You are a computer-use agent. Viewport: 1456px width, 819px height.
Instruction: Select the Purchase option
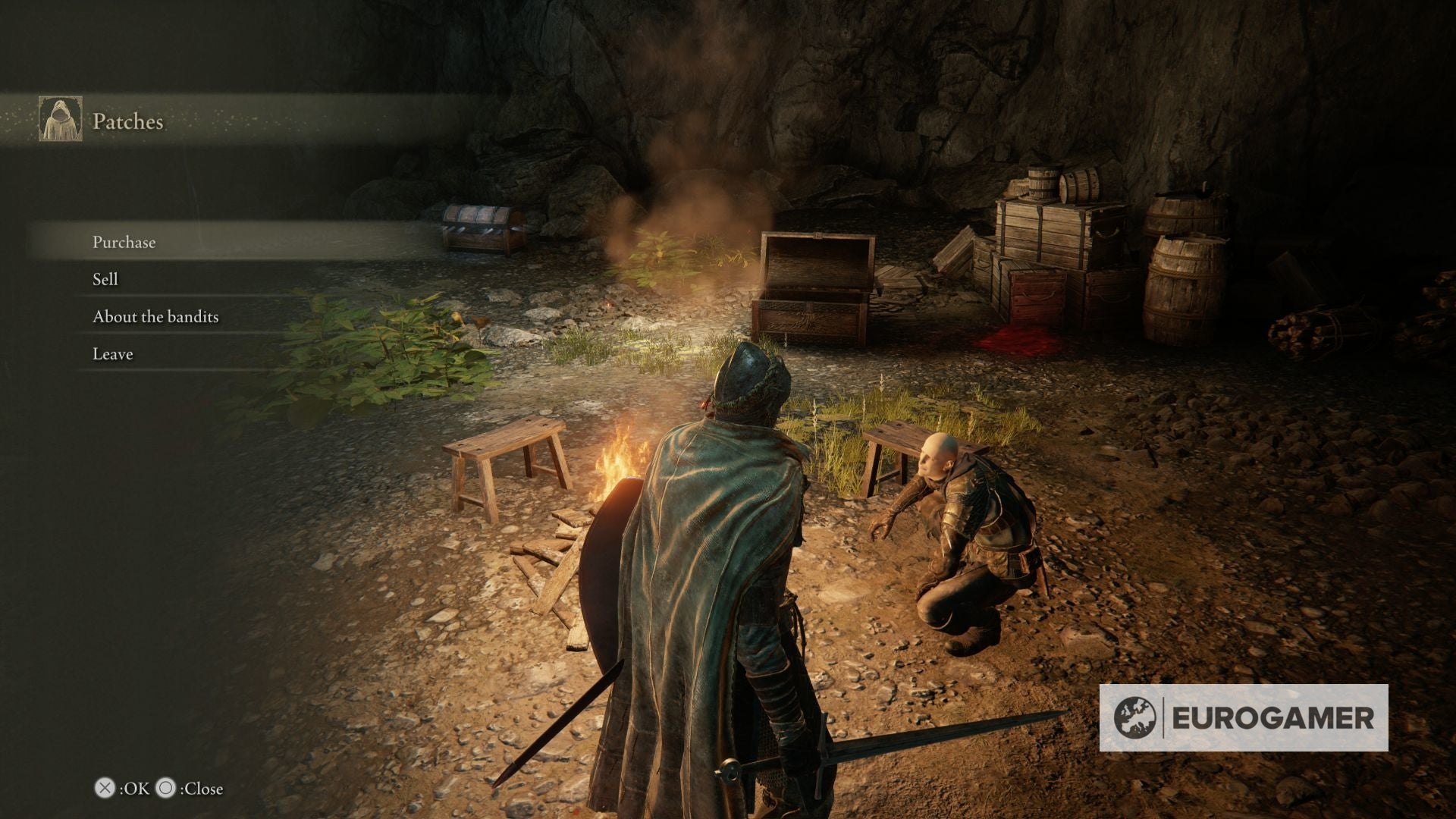(124, 243)
